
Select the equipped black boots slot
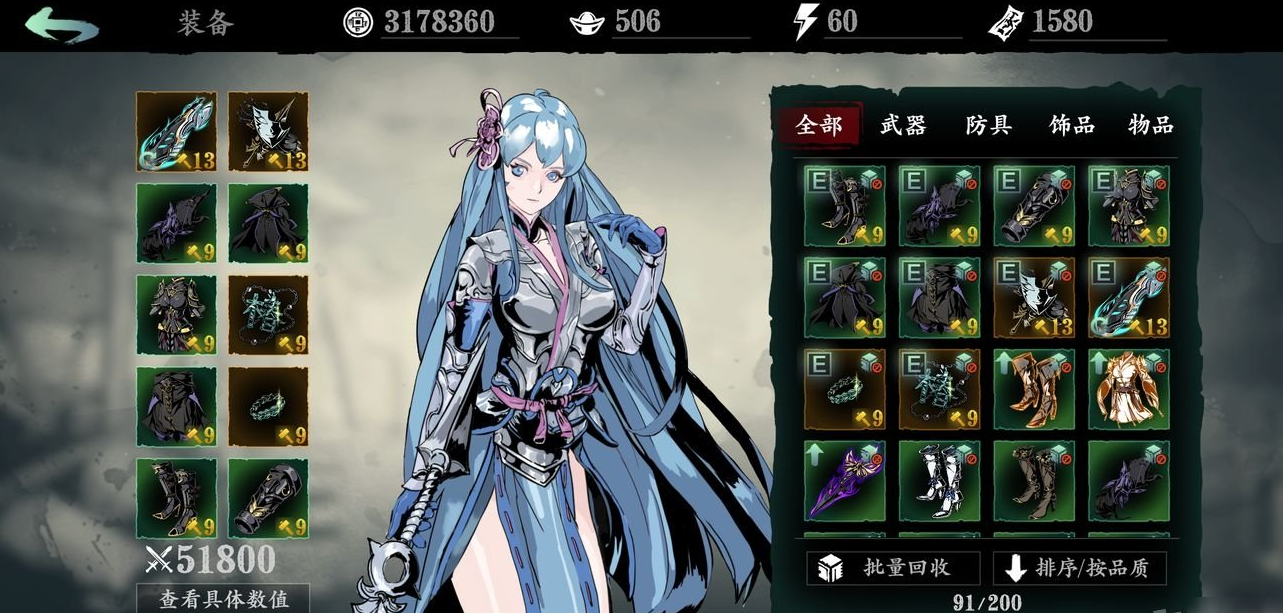176,498
